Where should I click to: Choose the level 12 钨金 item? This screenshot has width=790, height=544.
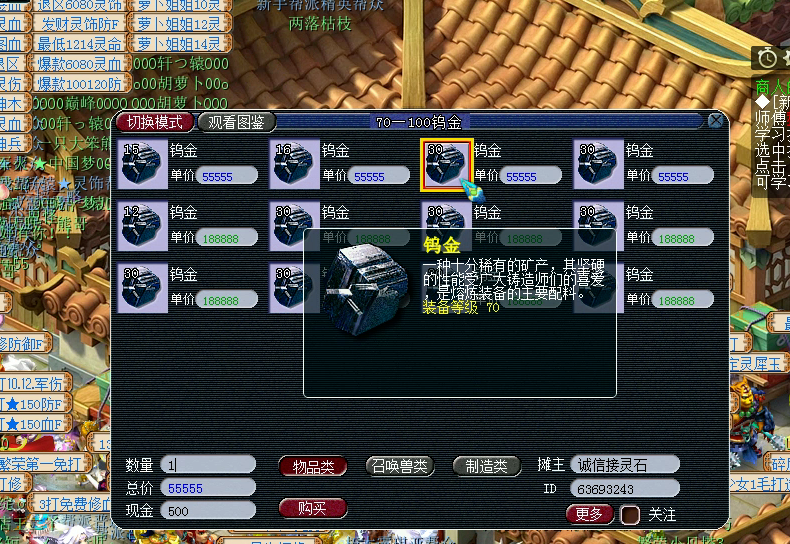click(143, 226)
